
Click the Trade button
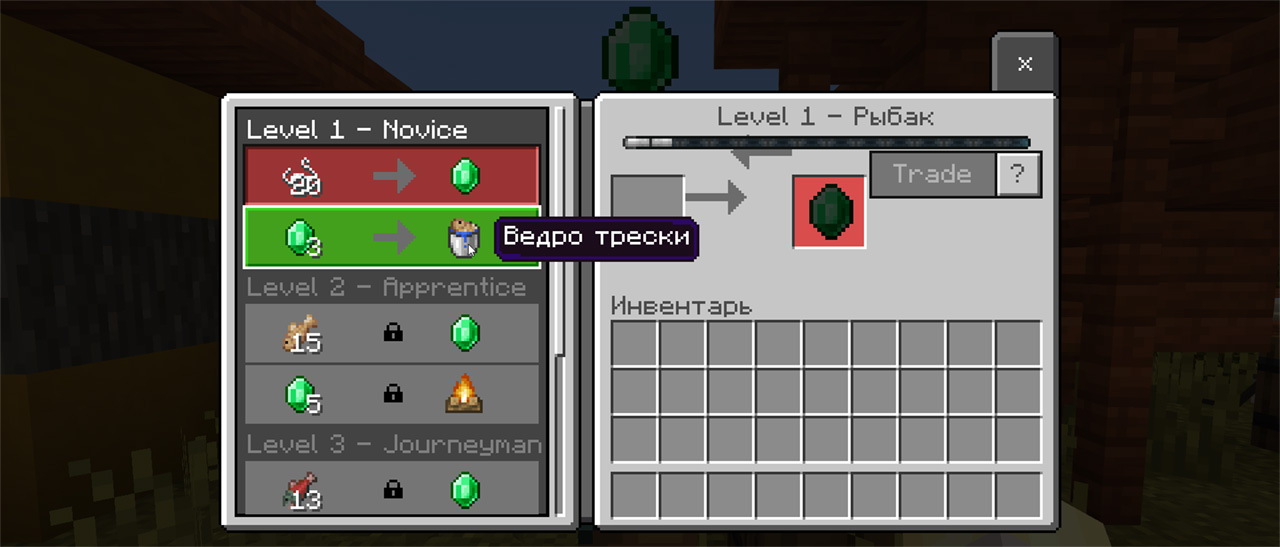click(932, 175)
